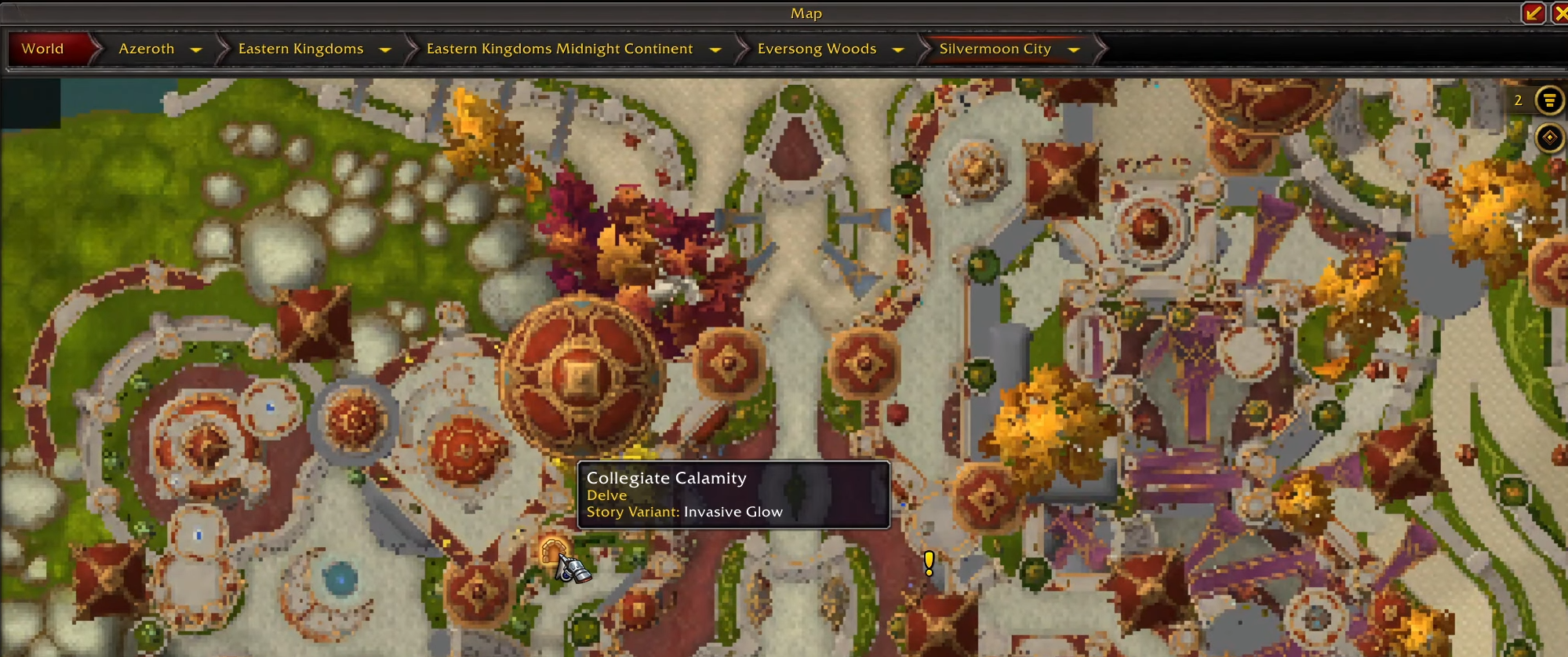Close the Map window
The width and height of the screenshot is (1568, 657).
tap(1559, 13)
